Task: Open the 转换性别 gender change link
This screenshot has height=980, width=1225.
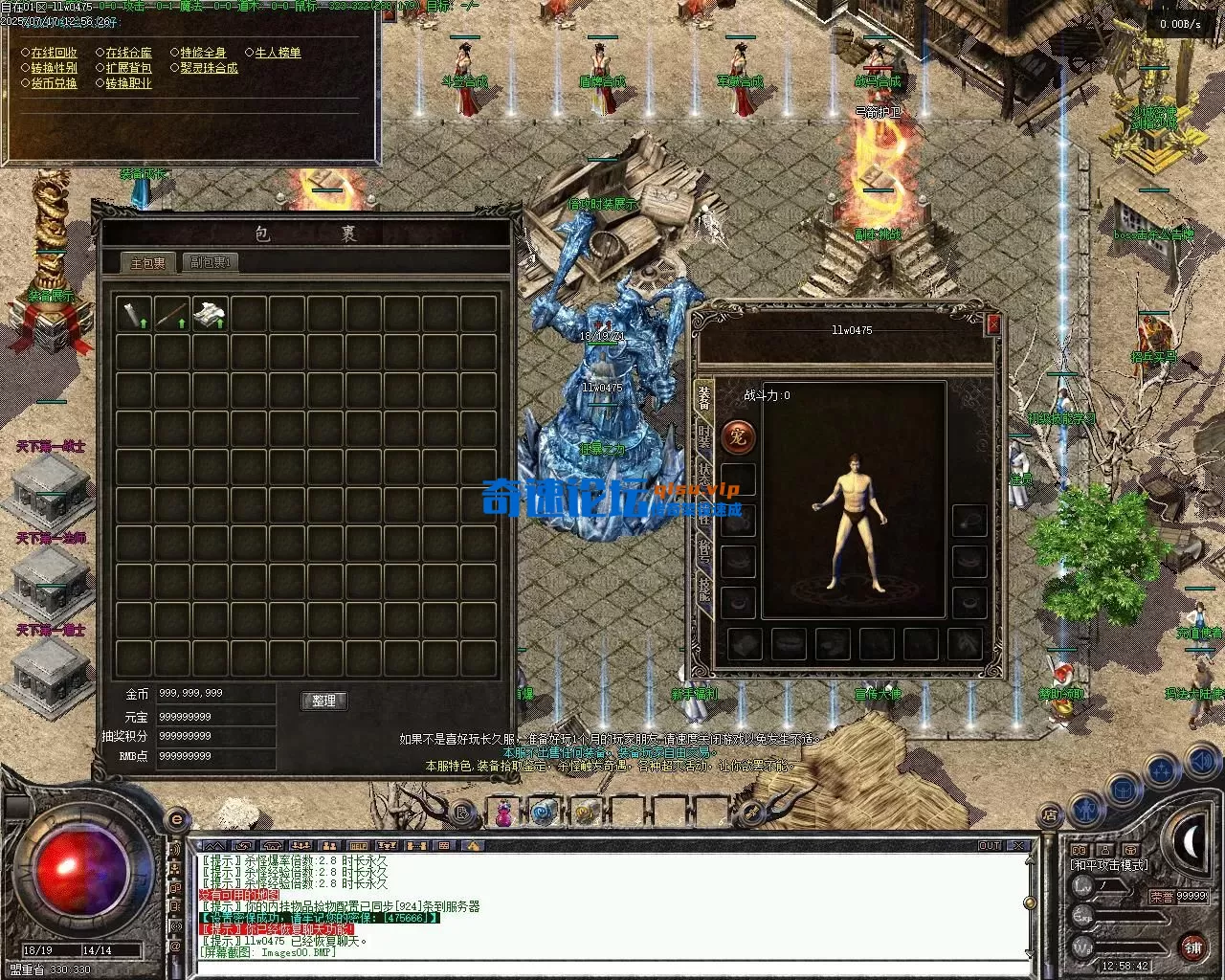Action: pyautogui.click(x=54, y=68)
